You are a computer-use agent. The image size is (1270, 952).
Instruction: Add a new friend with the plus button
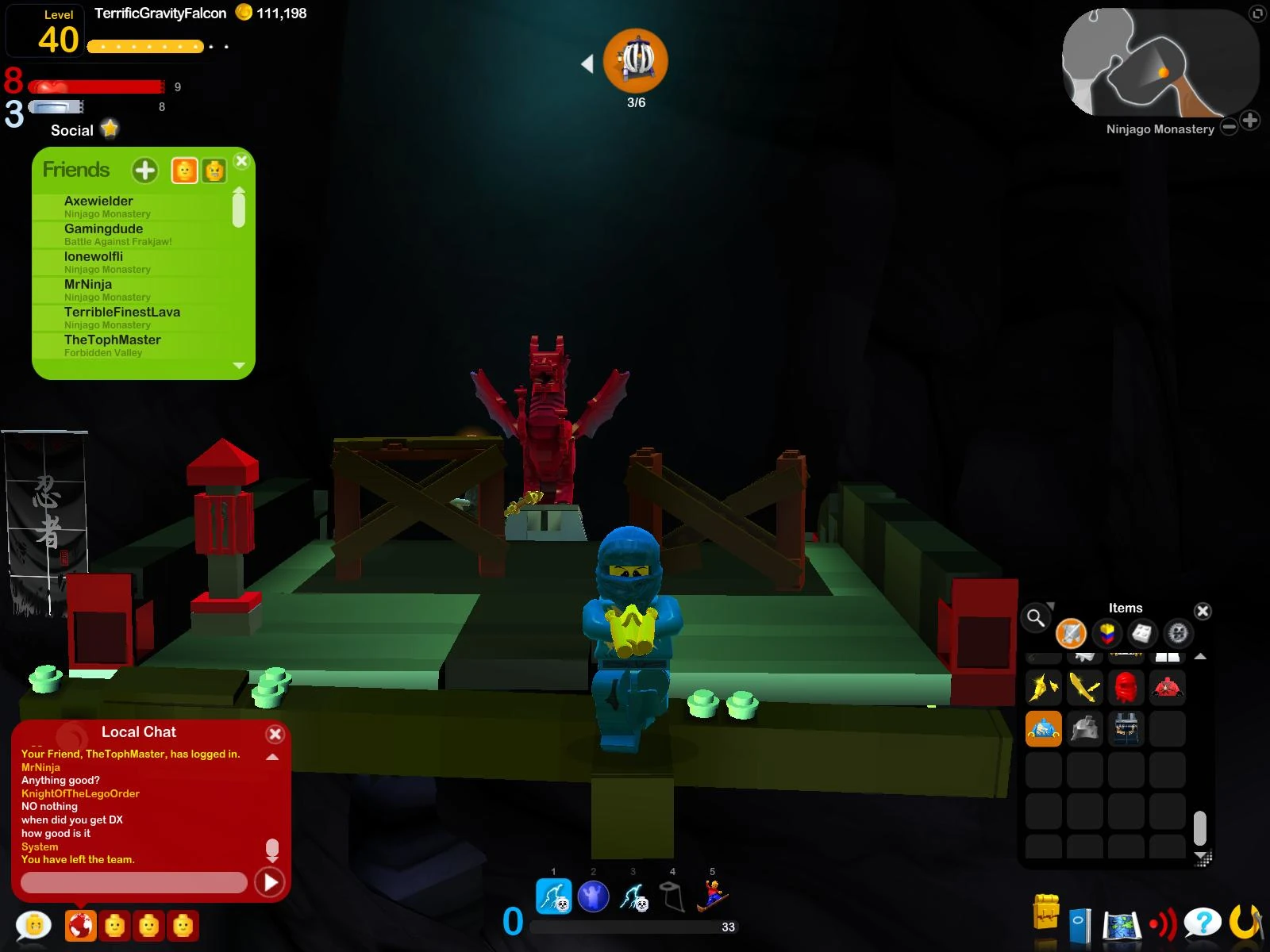(144, 169)
